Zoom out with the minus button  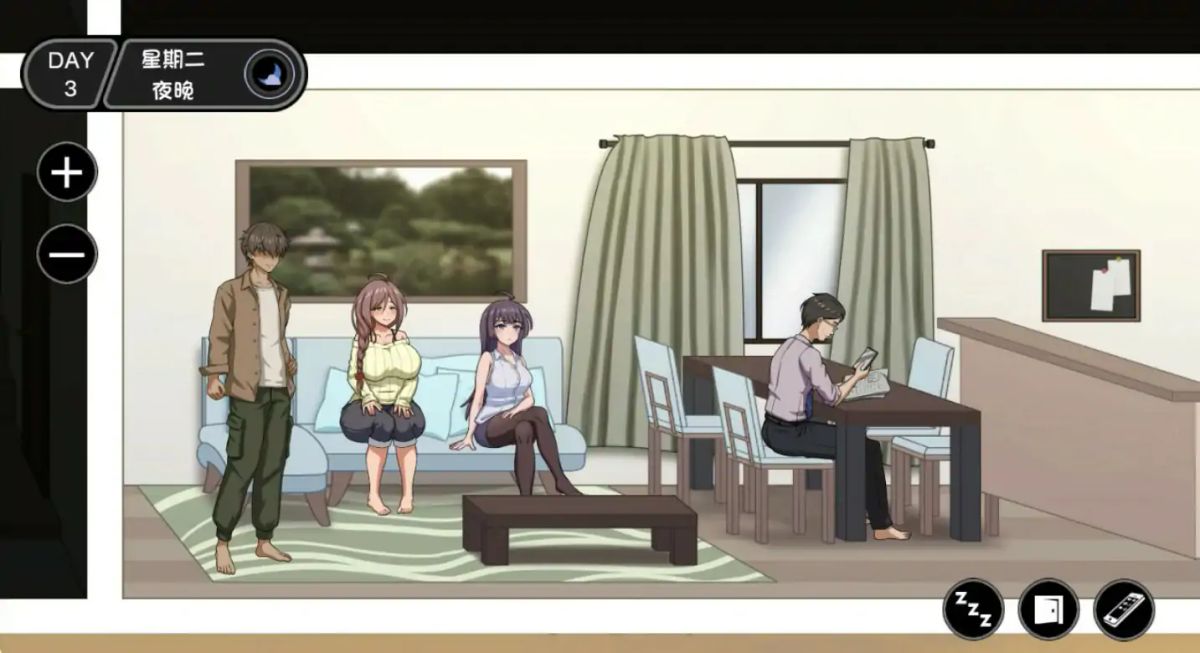coord(67,254)
